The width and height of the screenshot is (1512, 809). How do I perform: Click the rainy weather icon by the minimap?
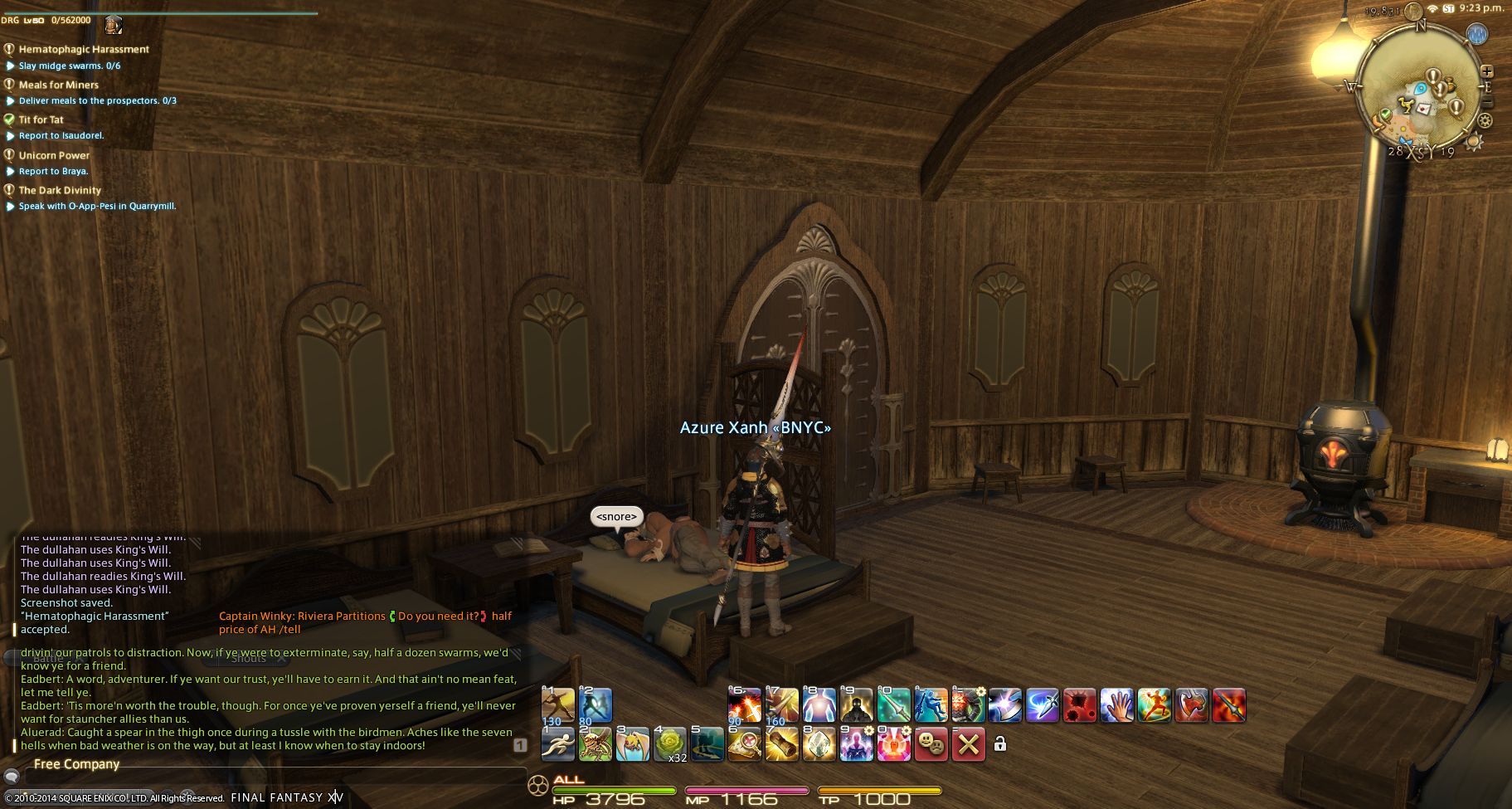click(x=1476, y=35)
